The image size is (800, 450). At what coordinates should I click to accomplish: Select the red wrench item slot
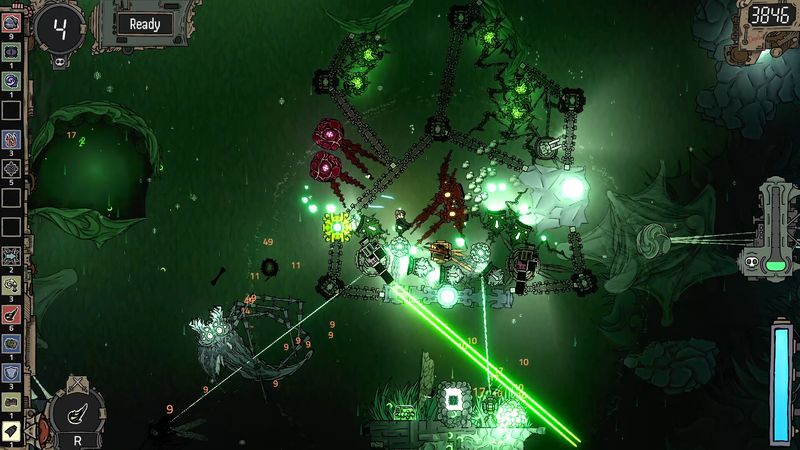pyautogui.click(x=11, y=314)
